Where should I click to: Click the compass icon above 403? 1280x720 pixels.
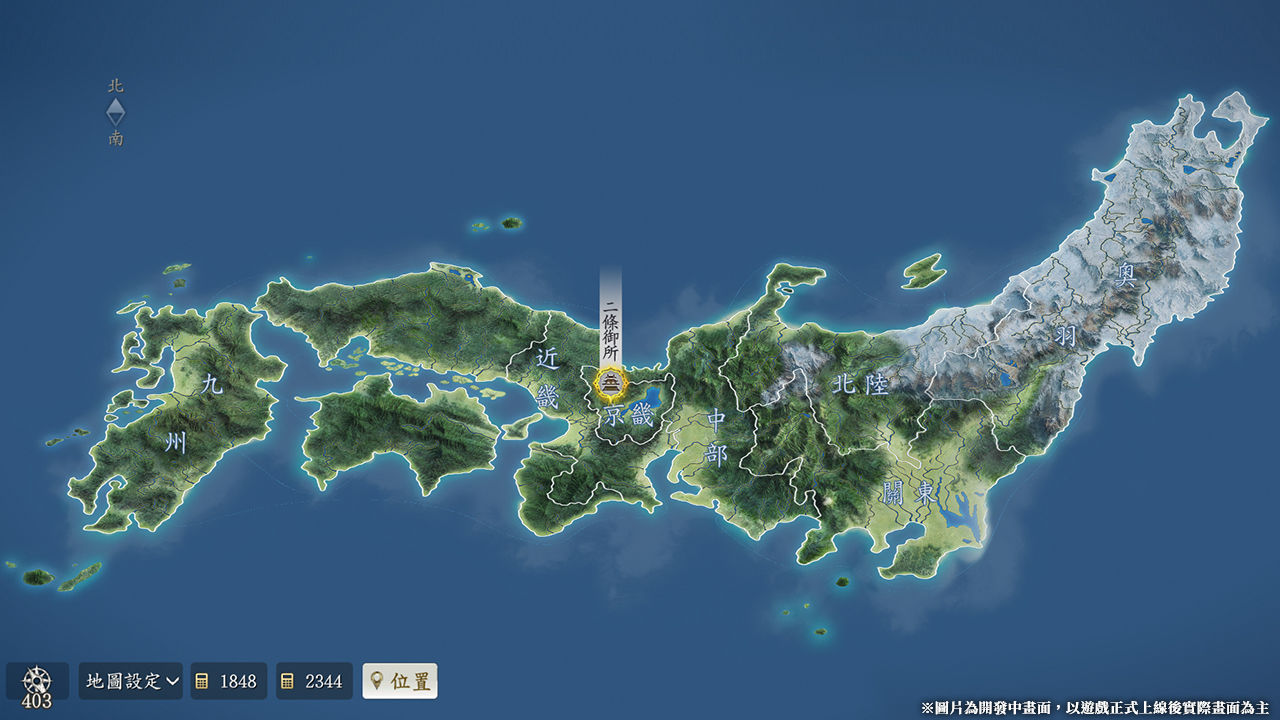pos(37,678)
